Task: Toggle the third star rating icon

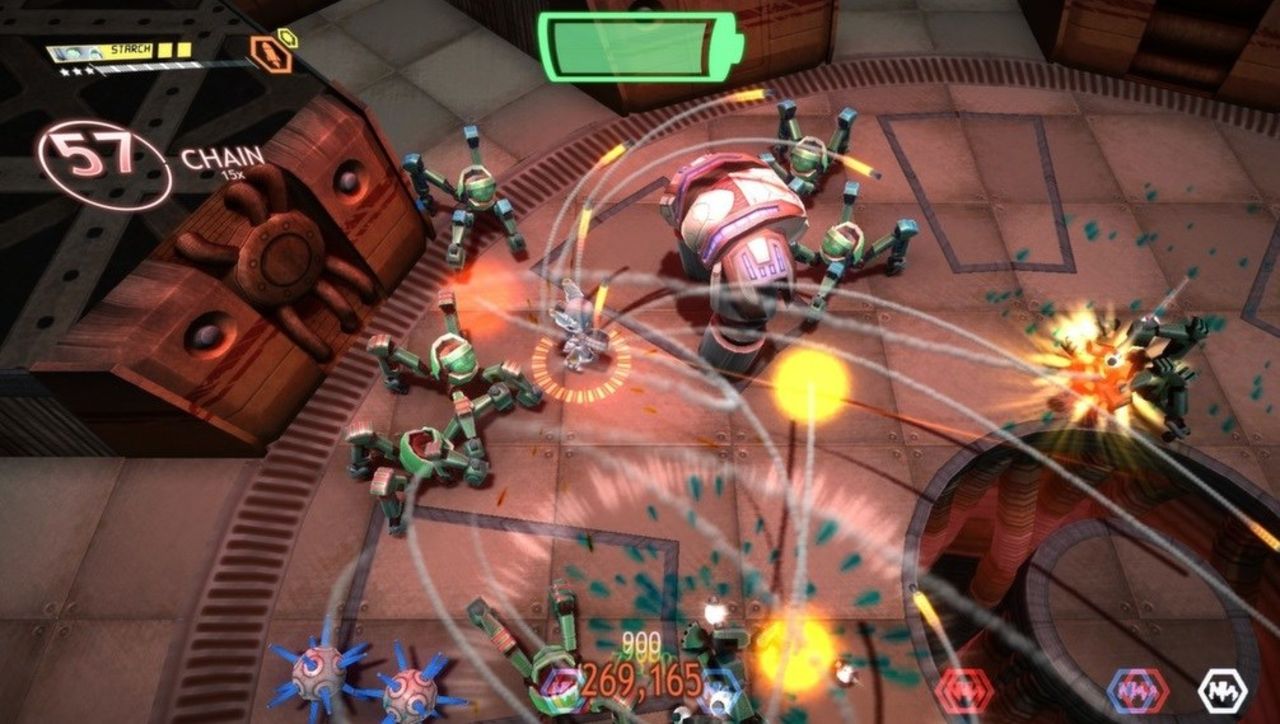Action: (89, 69)
